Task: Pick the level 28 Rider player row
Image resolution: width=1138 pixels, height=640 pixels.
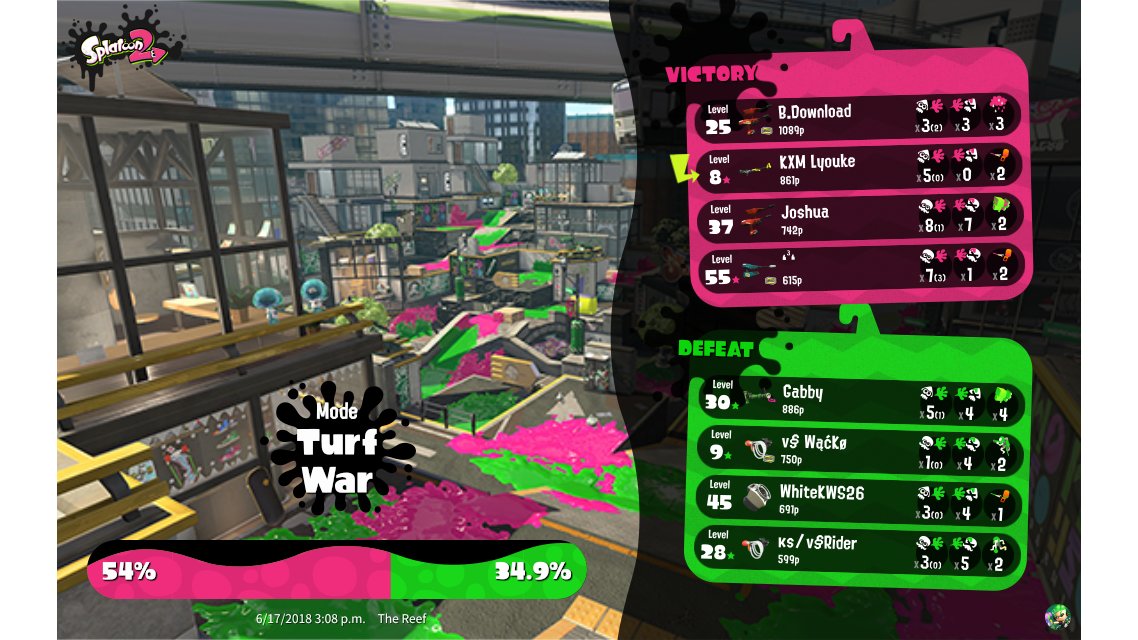Action: [860, 549]
